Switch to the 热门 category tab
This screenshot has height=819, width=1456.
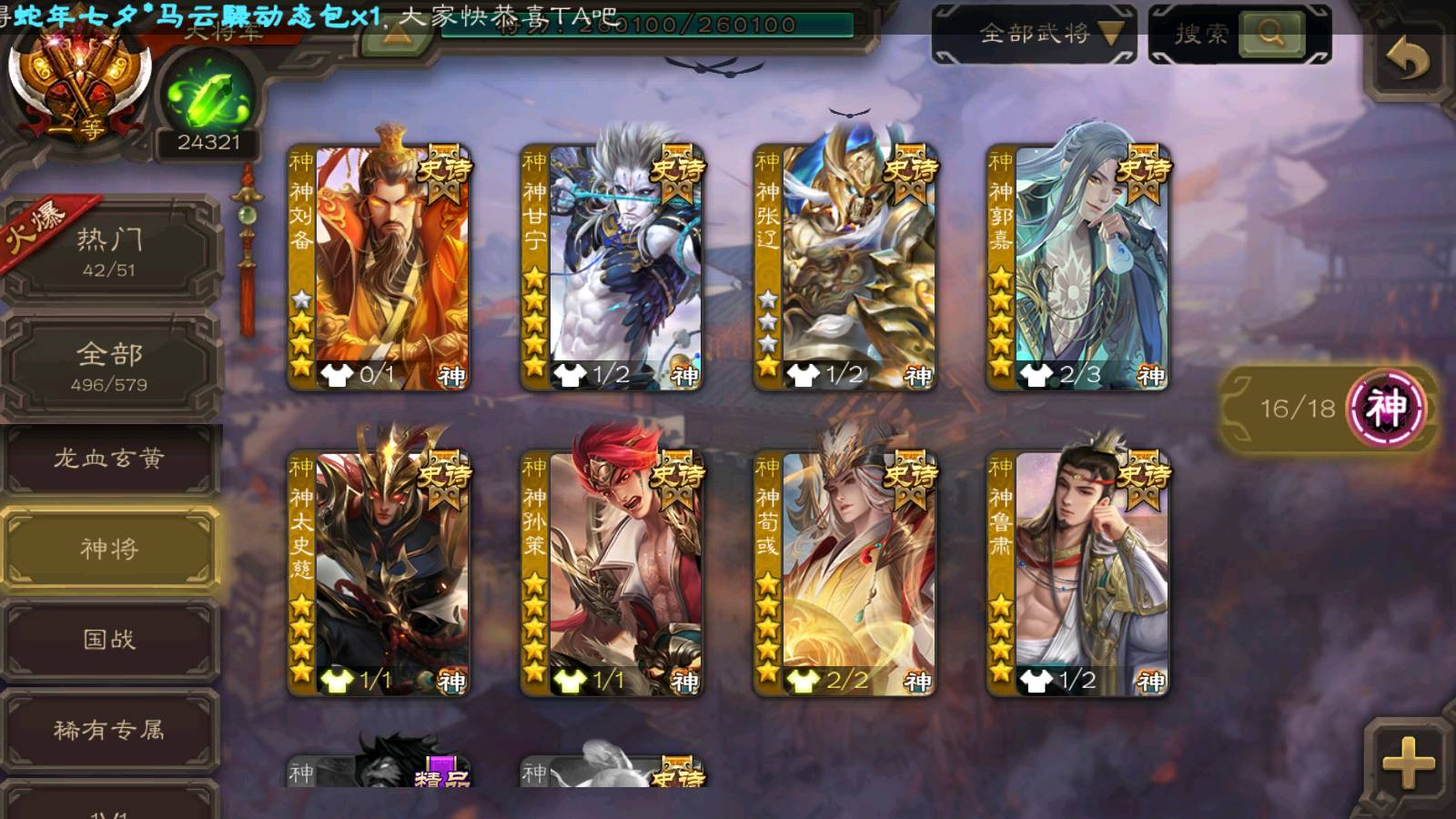(x=109, y=251)
